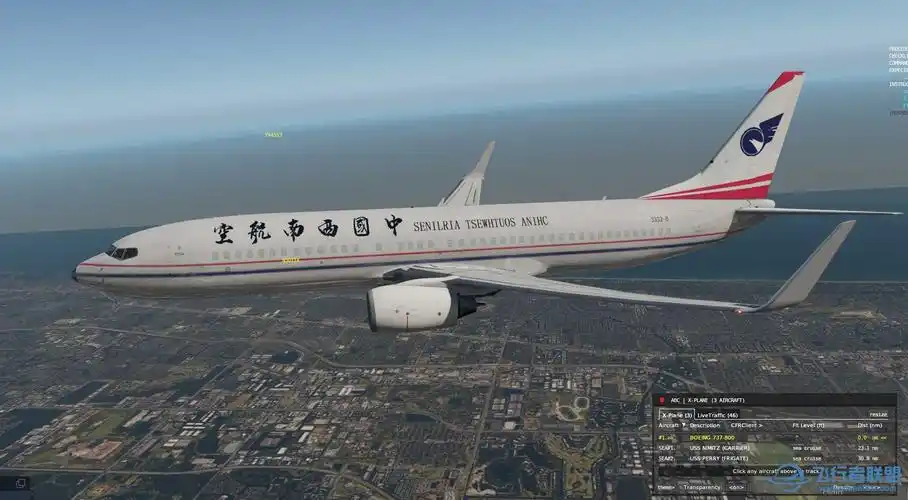This screenshot has height=500, width=908.
Task: Click the CFRClient column header
Action: click(x=745, y=426)
